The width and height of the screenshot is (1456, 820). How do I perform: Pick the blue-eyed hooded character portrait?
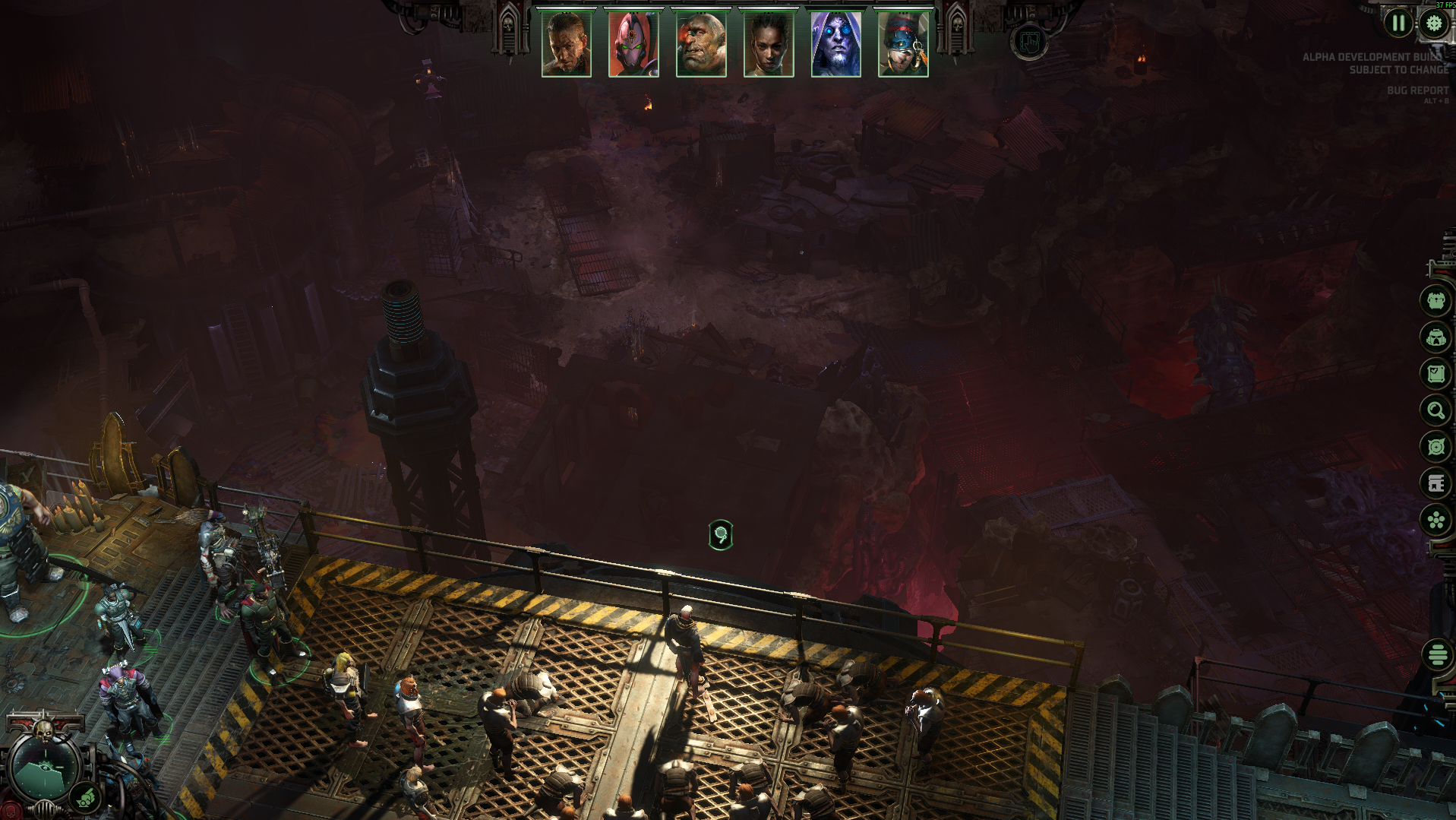click(x=835, y=45)
